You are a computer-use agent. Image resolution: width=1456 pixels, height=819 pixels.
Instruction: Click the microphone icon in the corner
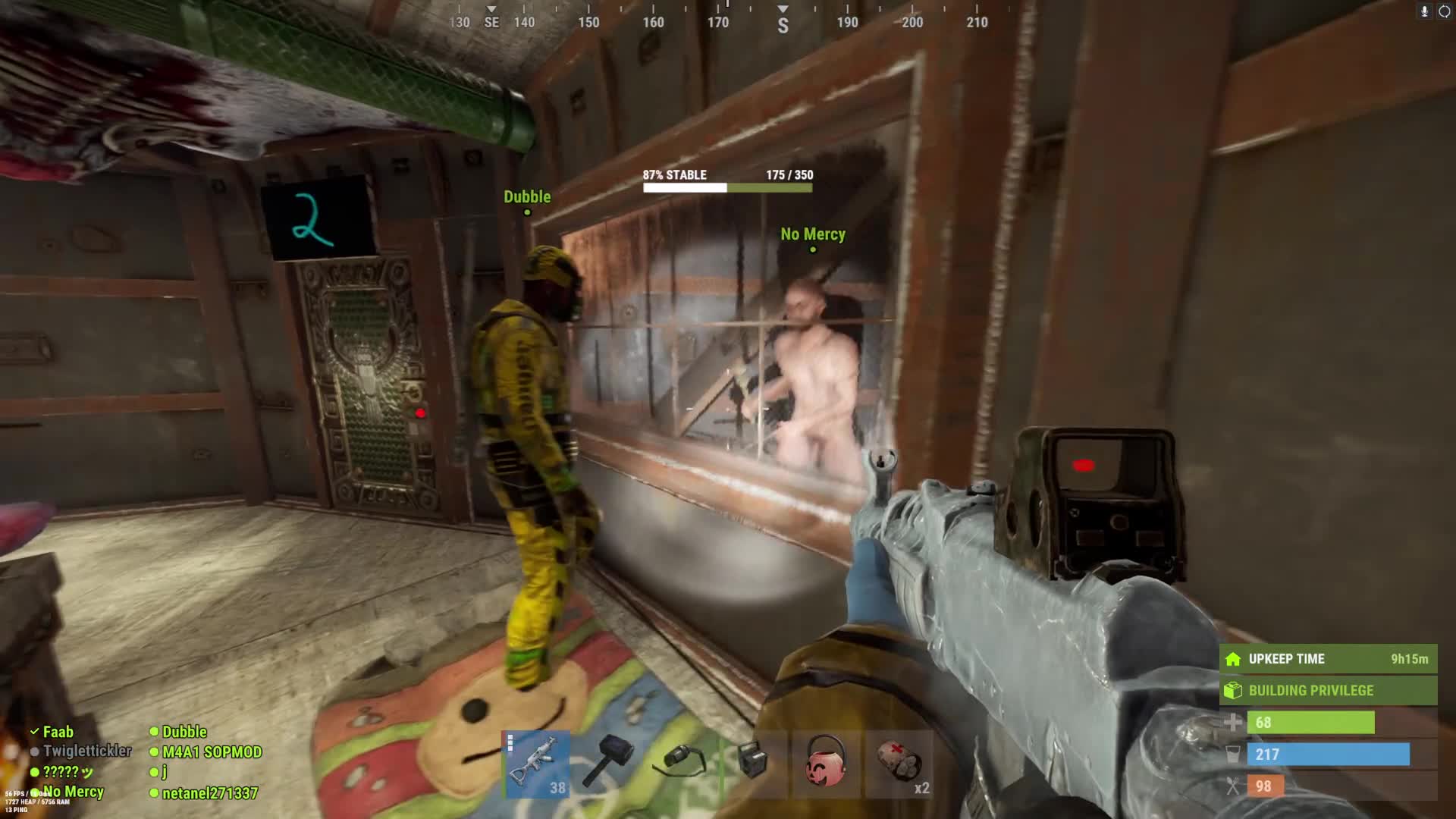[1424, 11]
